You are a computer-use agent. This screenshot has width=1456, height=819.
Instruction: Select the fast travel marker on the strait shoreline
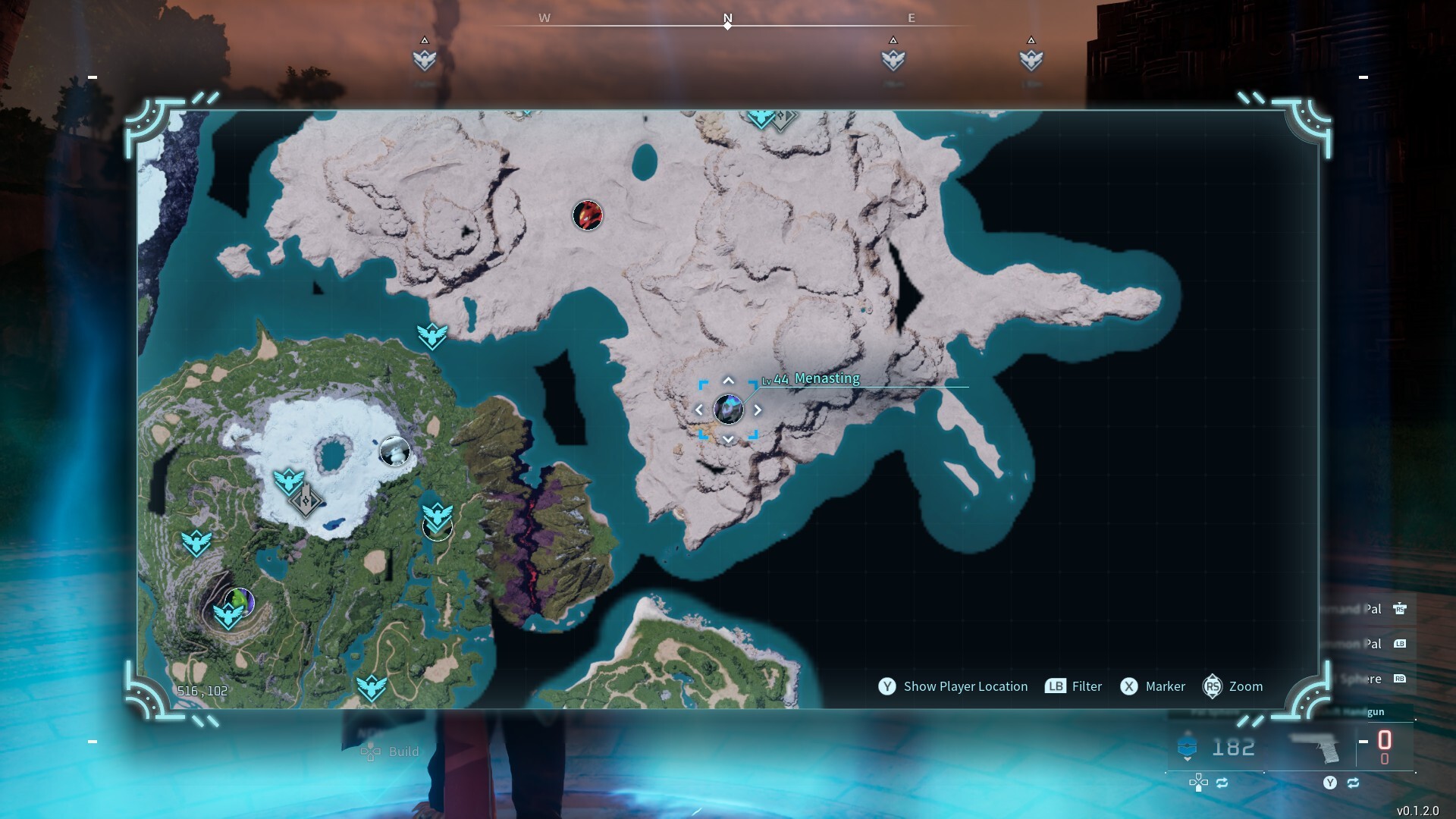(432, 334)
